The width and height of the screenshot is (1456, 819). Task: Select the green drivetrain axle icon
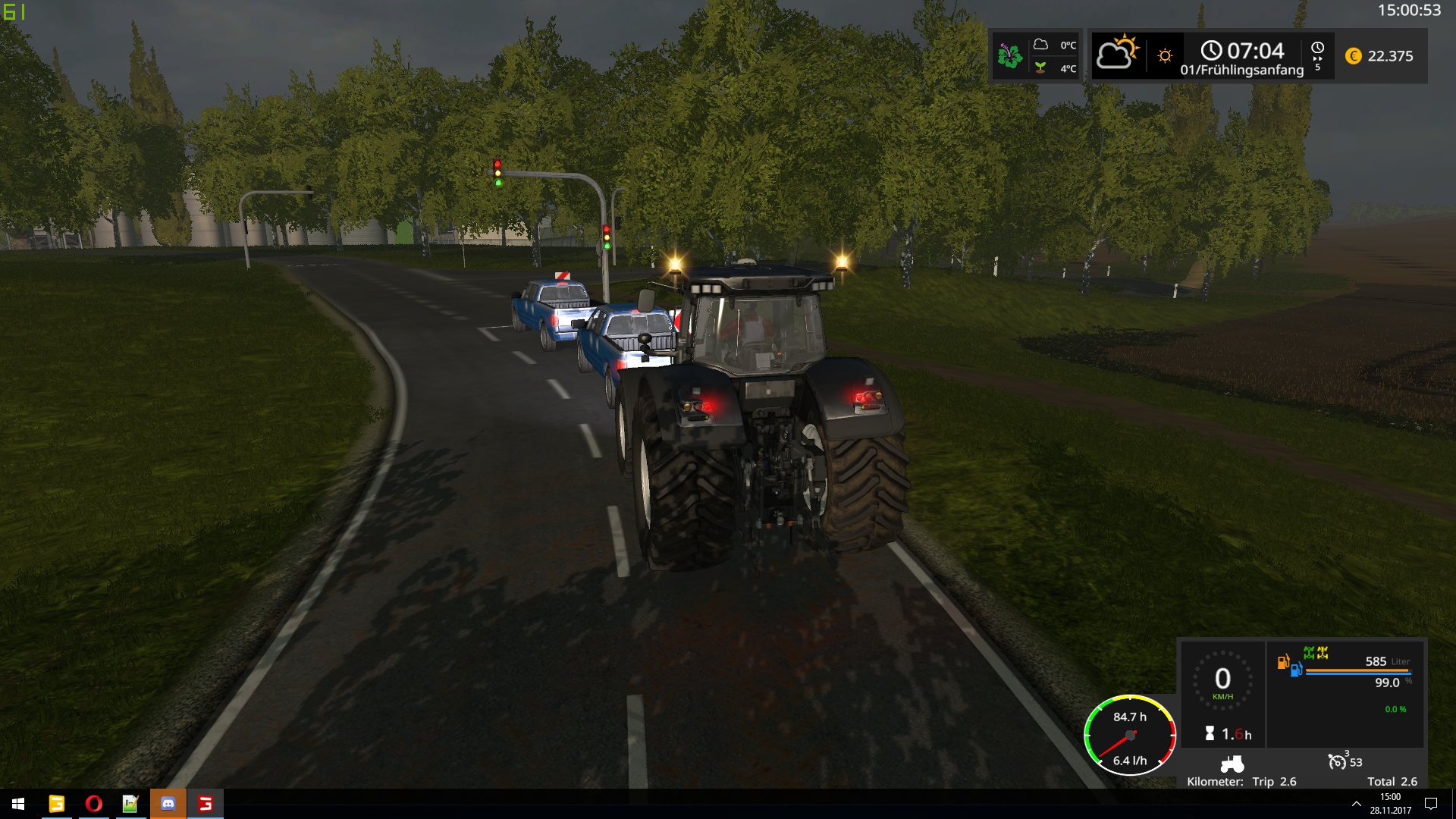point(1309,653)
